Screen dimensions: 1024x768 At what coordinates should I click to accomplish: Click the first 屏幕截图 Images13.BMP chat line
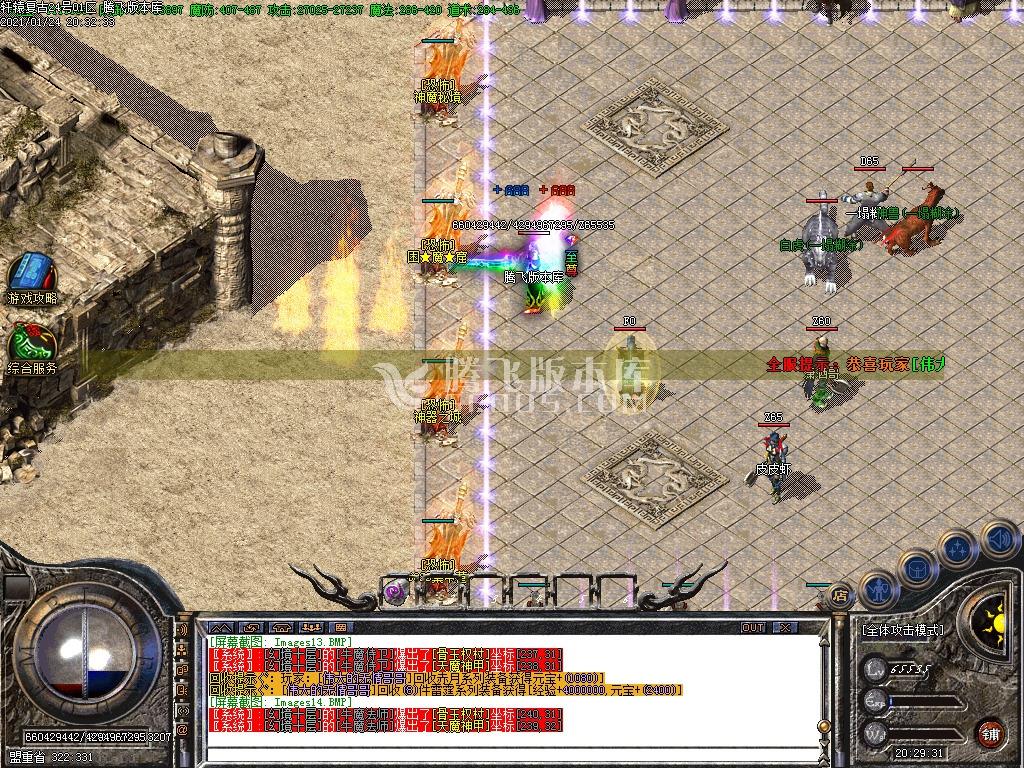[280, 641]
